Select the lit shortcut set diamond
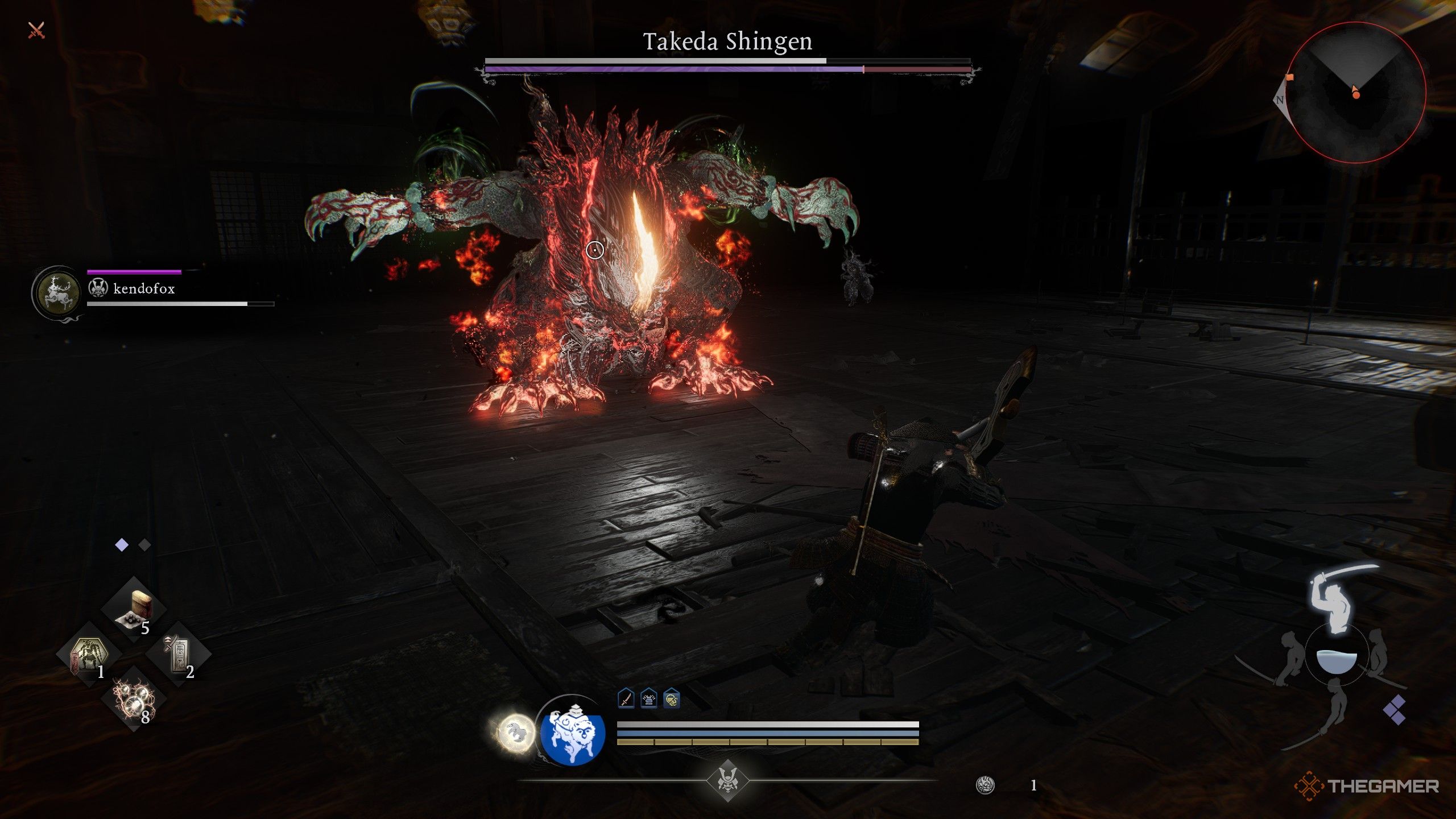Viewport: 1456px width, 819px height. (122, 545)
